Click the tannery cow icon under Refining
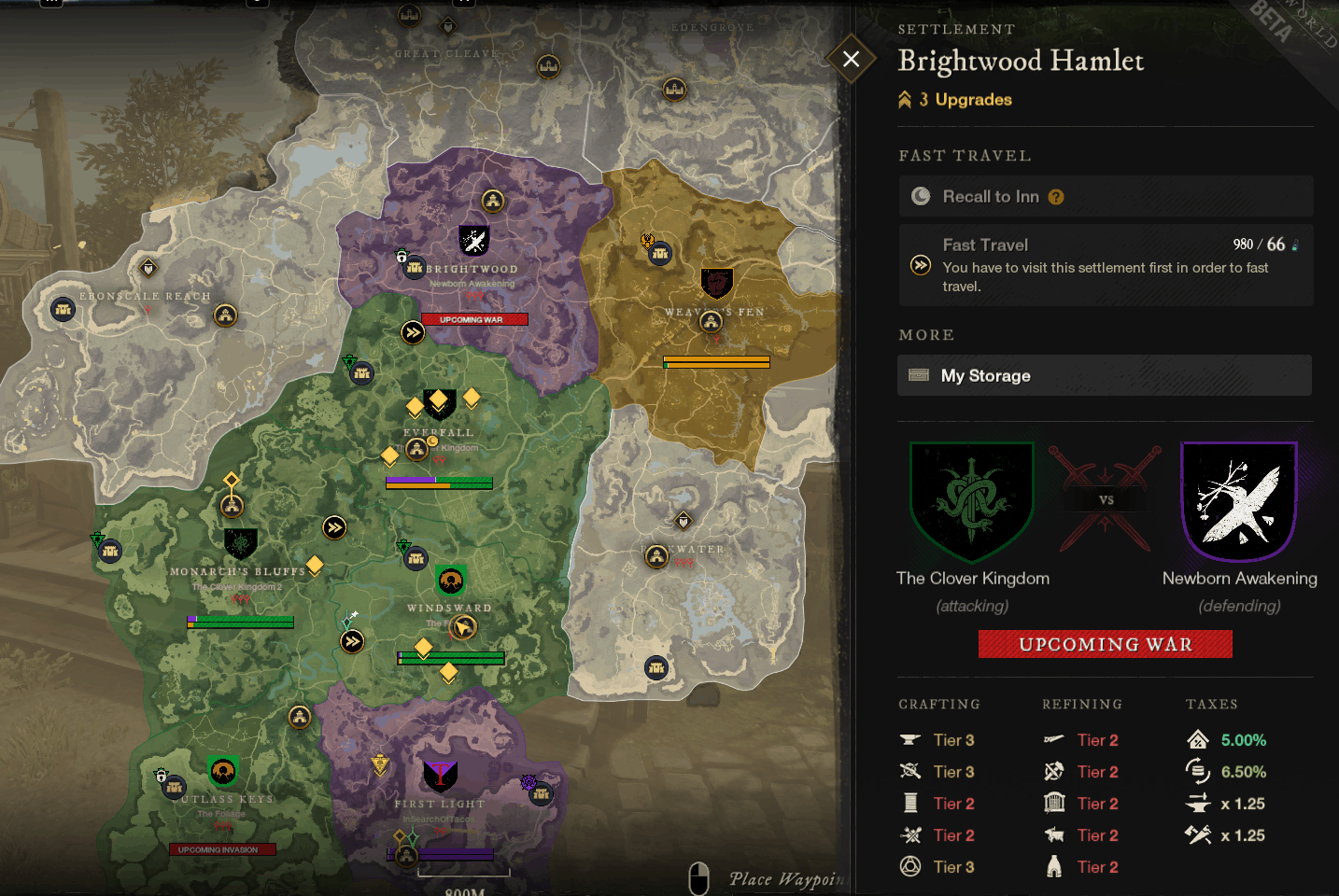The image size is (1339, 896). (1054, 835)
